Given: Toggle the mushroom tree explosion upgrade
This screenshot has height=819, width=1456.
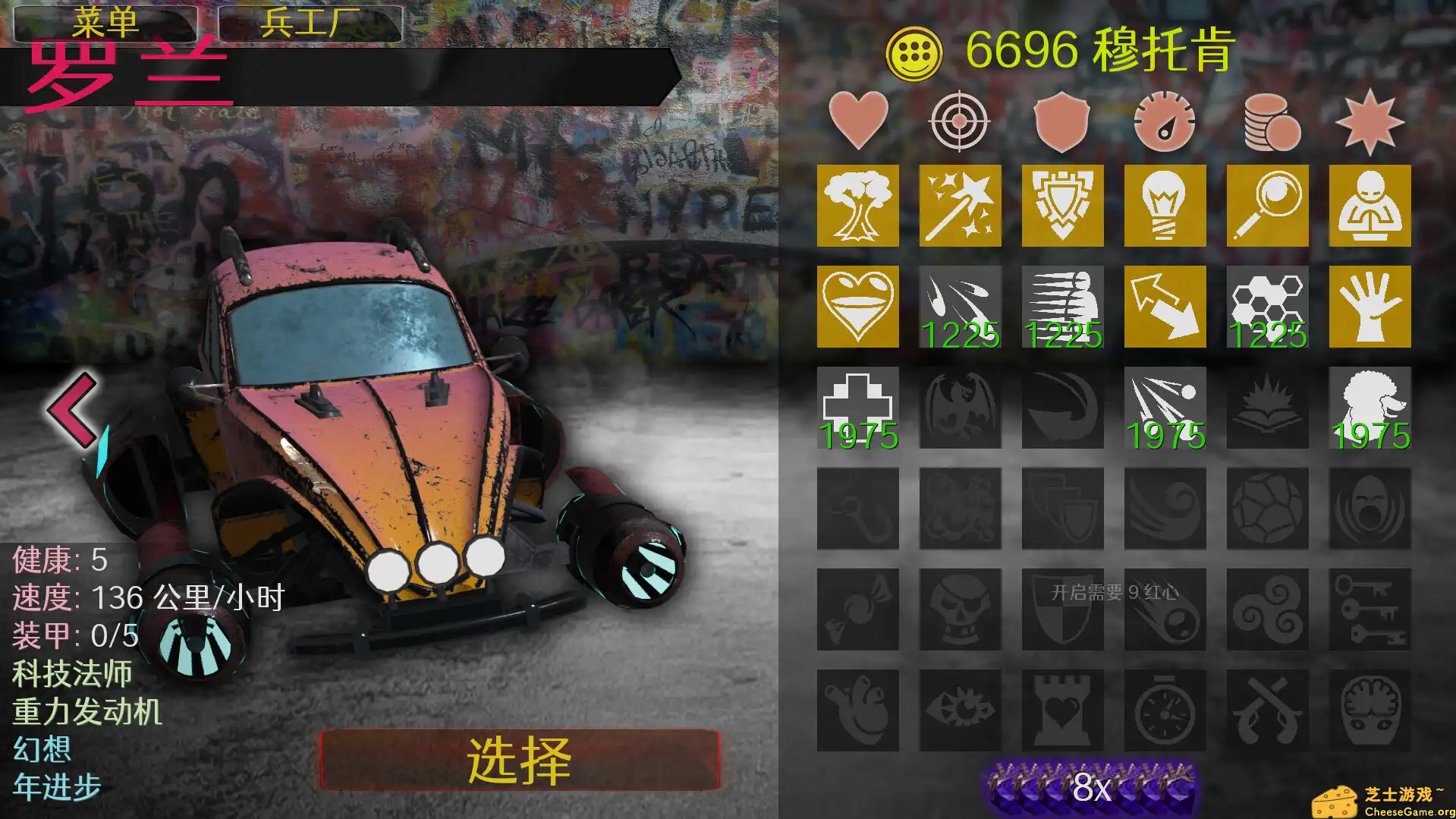Looking at the screenshot, I should 857,205.
